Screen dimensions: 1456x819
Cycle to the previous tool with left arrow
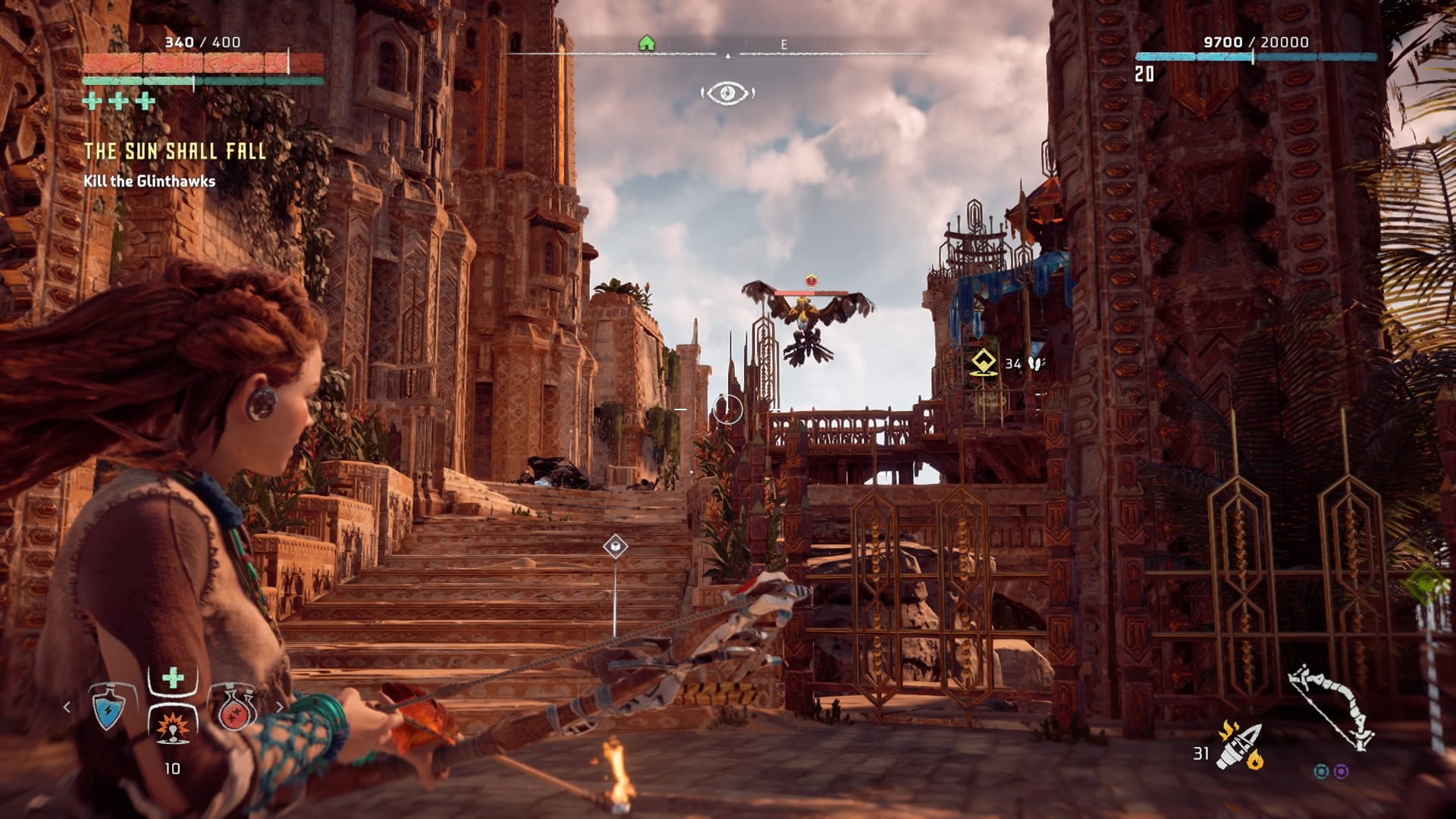[67, 707]
